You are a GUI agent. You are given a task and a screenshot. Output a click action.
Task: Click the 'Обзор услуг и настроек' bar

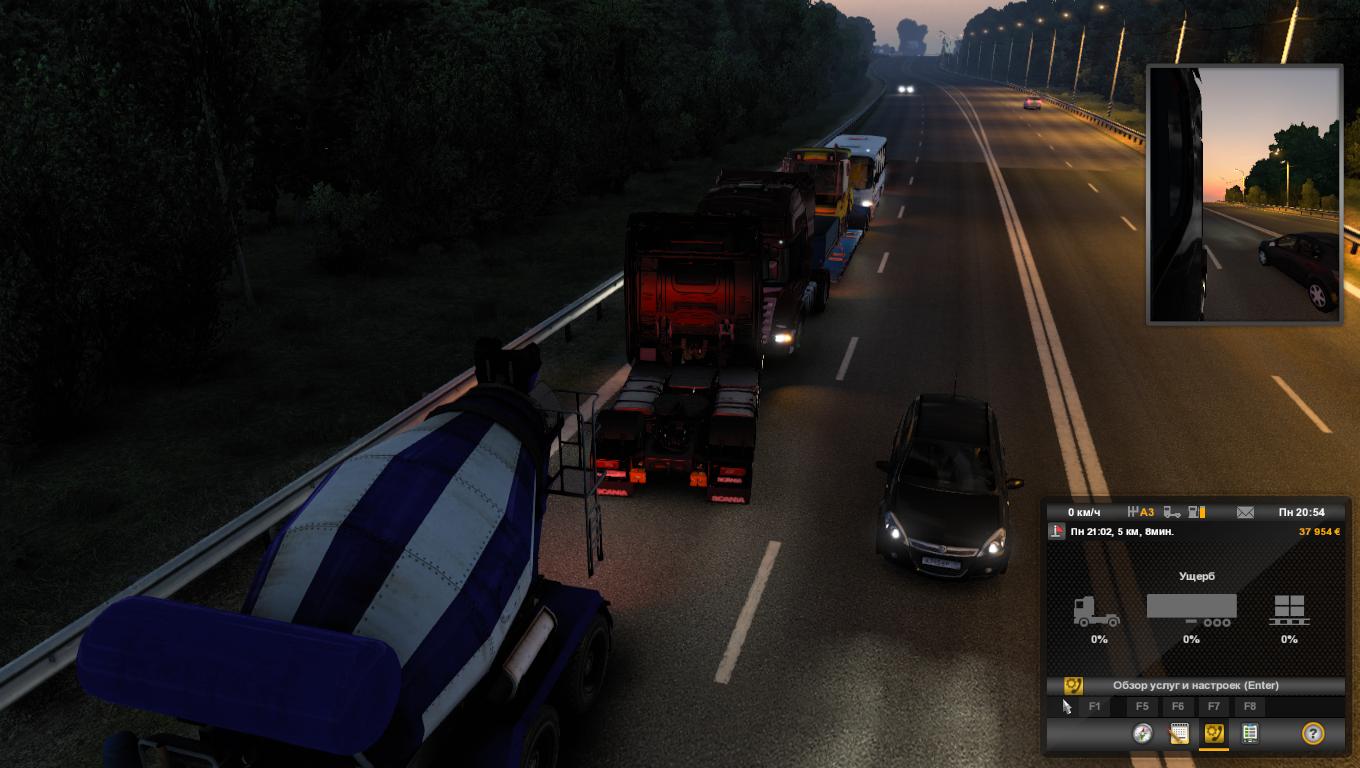pyautogui.click(x=1195, y=686)
